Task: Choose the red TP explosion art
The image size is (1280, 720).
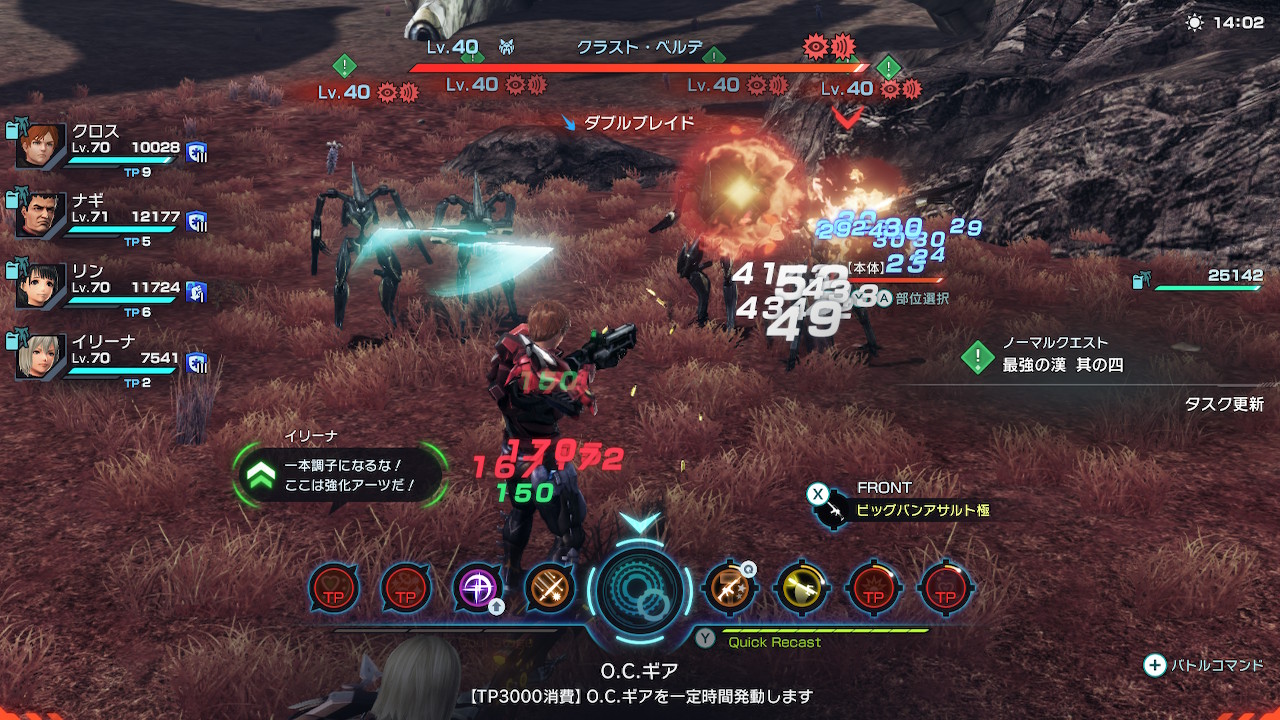Action: tap(873, 588)
